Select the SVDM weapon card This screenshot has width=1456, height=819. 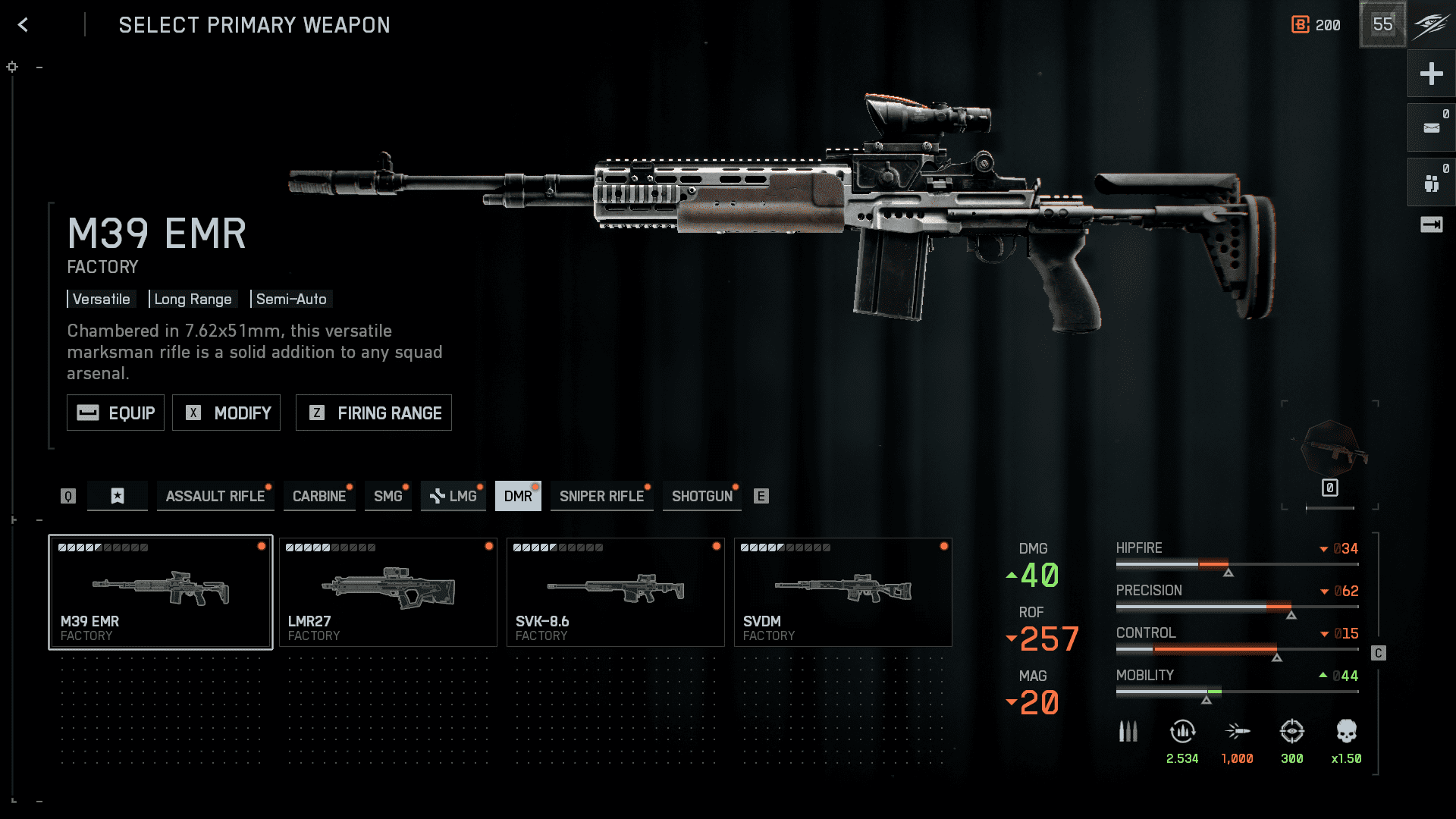coord(843,592)
